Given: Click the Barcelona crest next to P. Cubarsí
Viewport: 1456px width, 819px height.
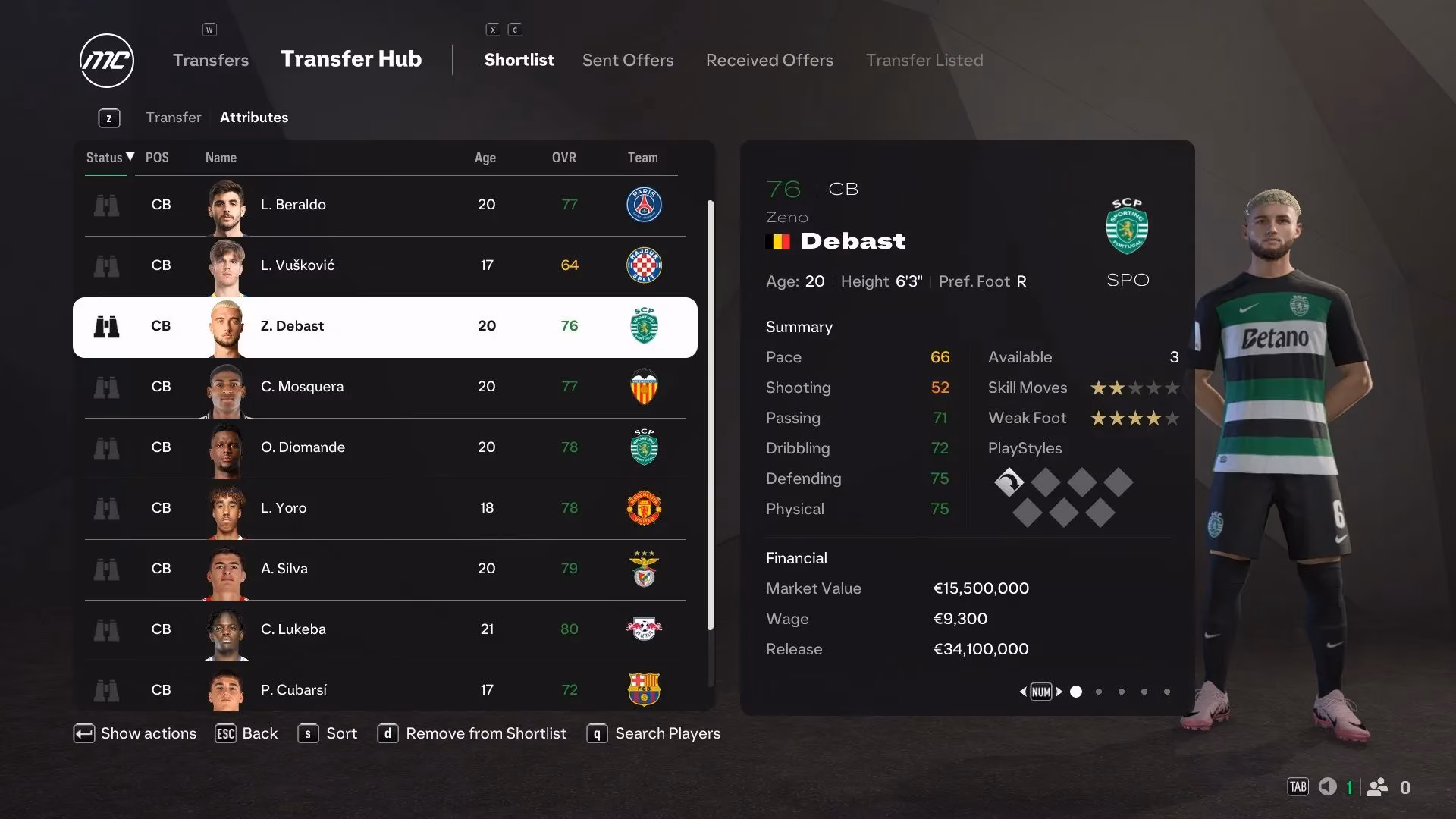Looking at the screenshot, I should [x=642, y=690].
